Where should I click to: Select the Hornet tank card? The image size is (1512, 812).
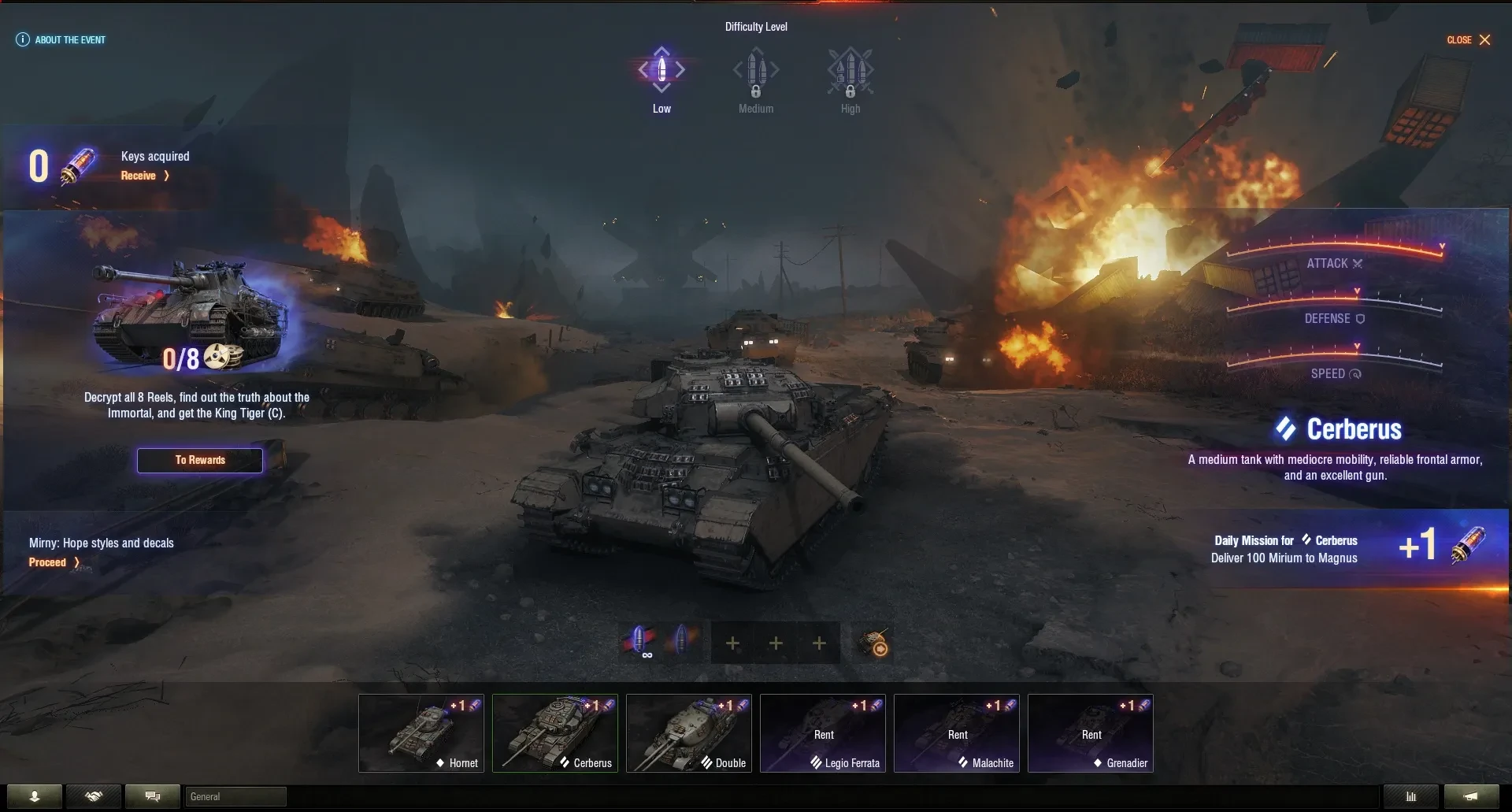point(421,733)
